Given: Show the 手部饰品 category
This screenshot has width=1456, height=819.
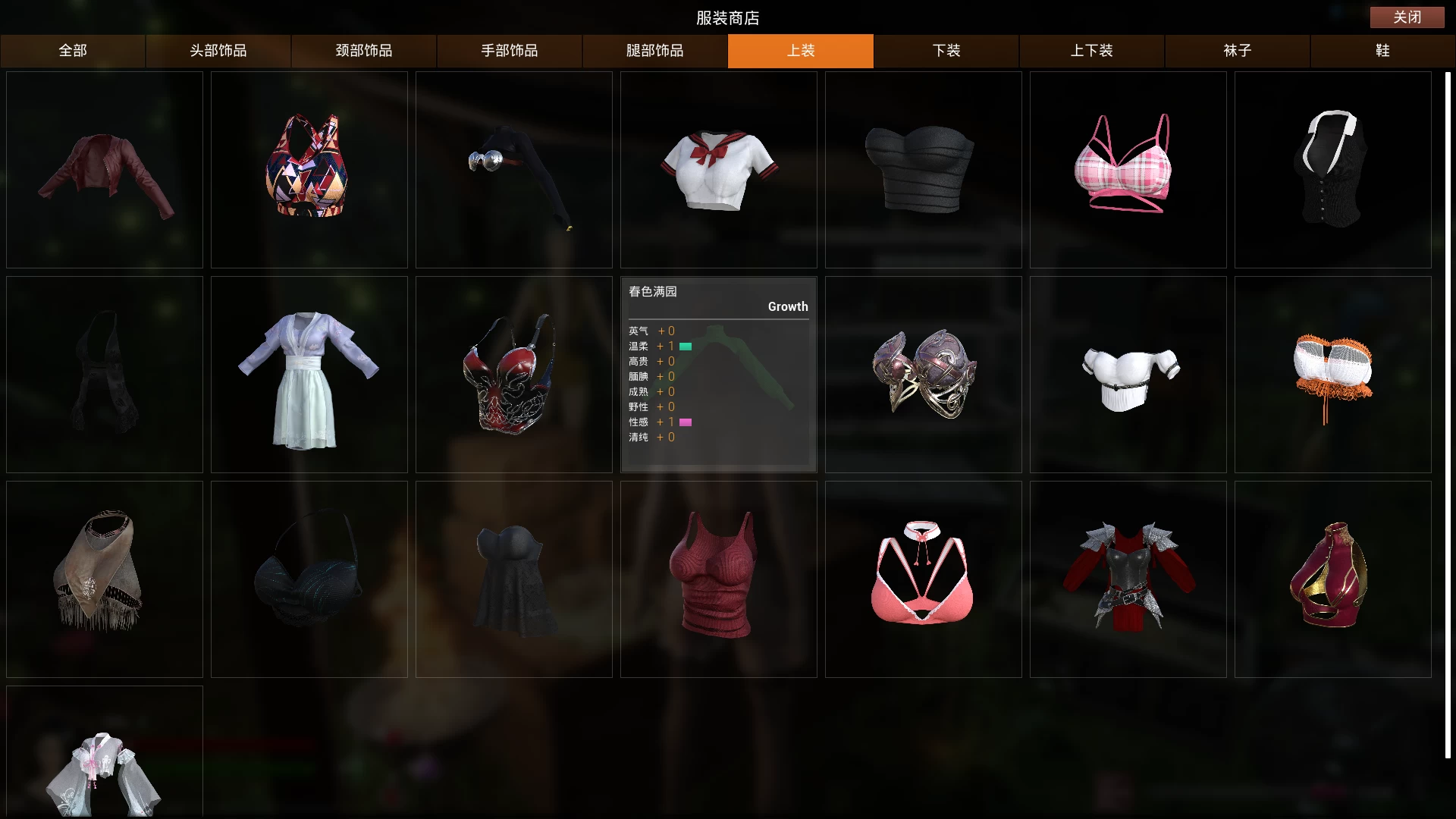Looking at the screenshot, I should [x=510, y=51].
